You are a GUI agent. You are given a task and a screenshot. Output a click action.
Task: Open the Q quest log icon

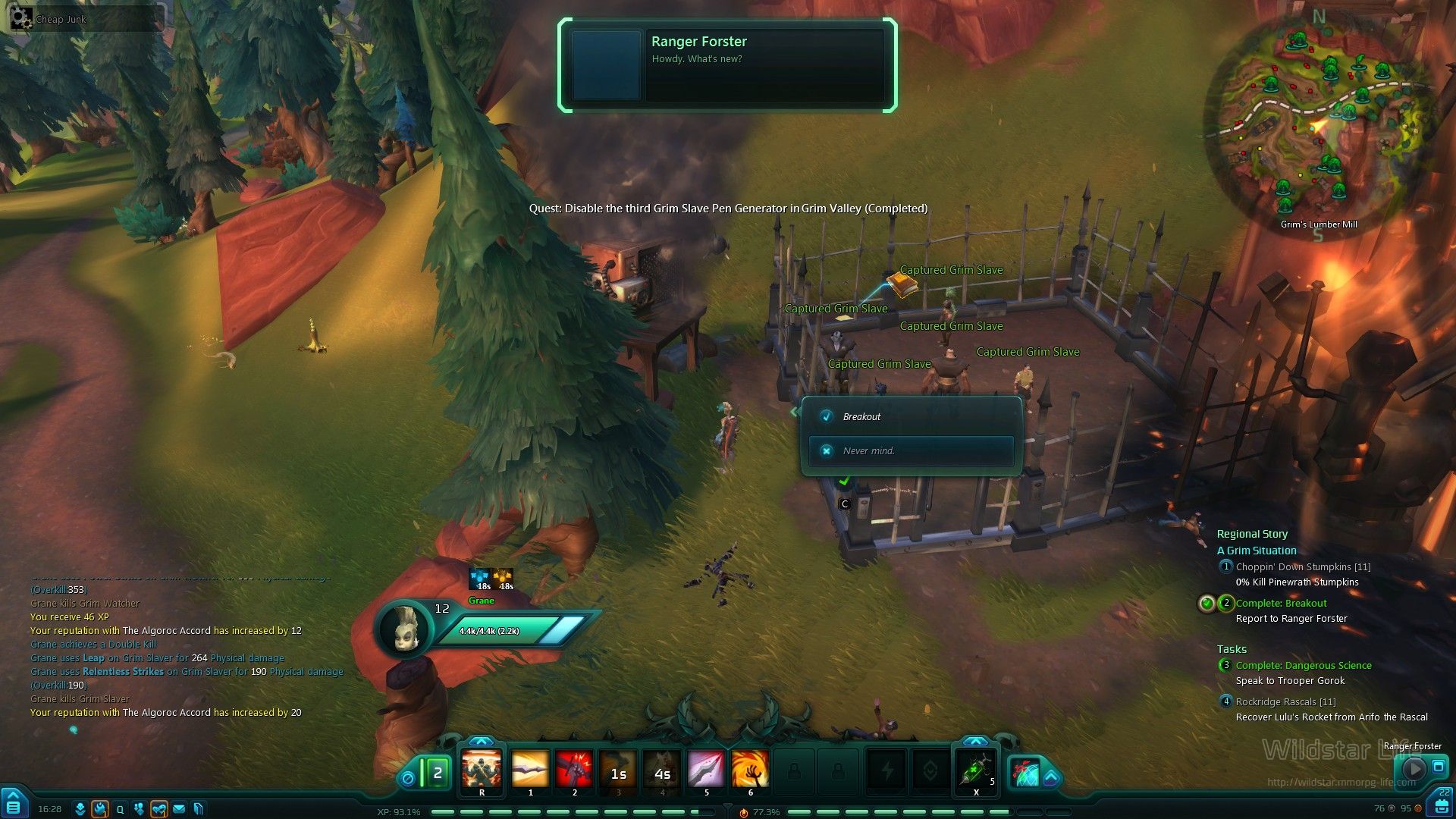pos(120,809)
